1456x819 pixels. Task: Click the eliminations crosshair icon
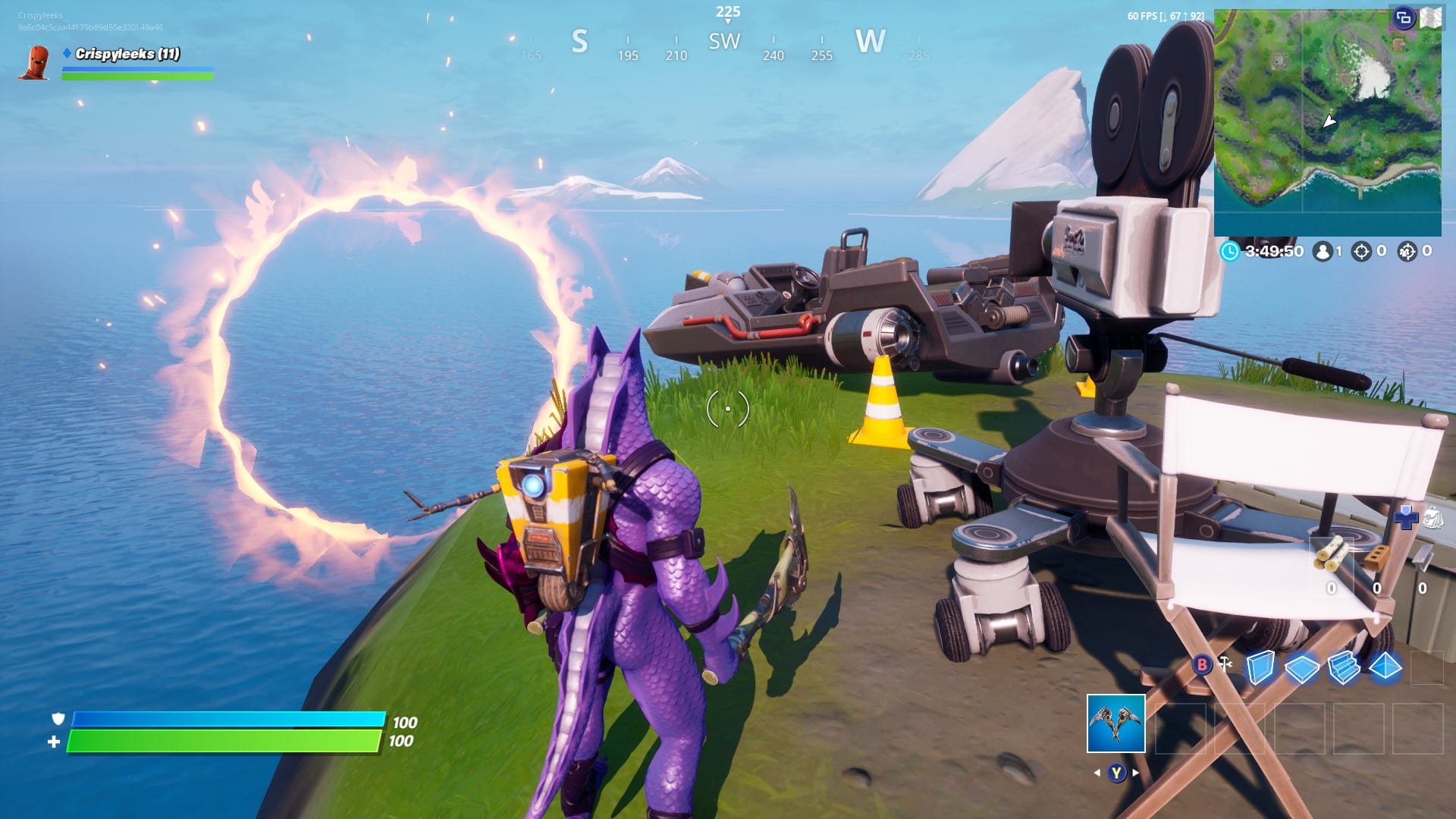coord(1363,253)
